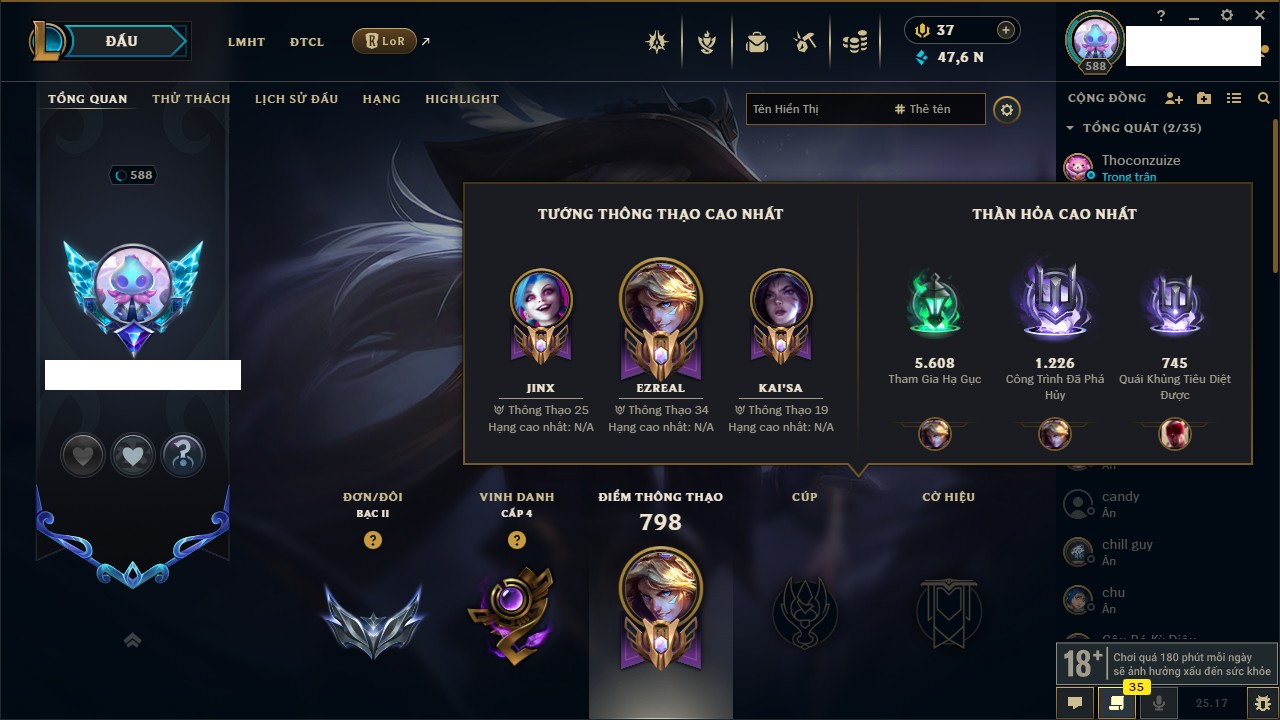Collapse the TỔNG QUÁT friends group

point(1070,128)
